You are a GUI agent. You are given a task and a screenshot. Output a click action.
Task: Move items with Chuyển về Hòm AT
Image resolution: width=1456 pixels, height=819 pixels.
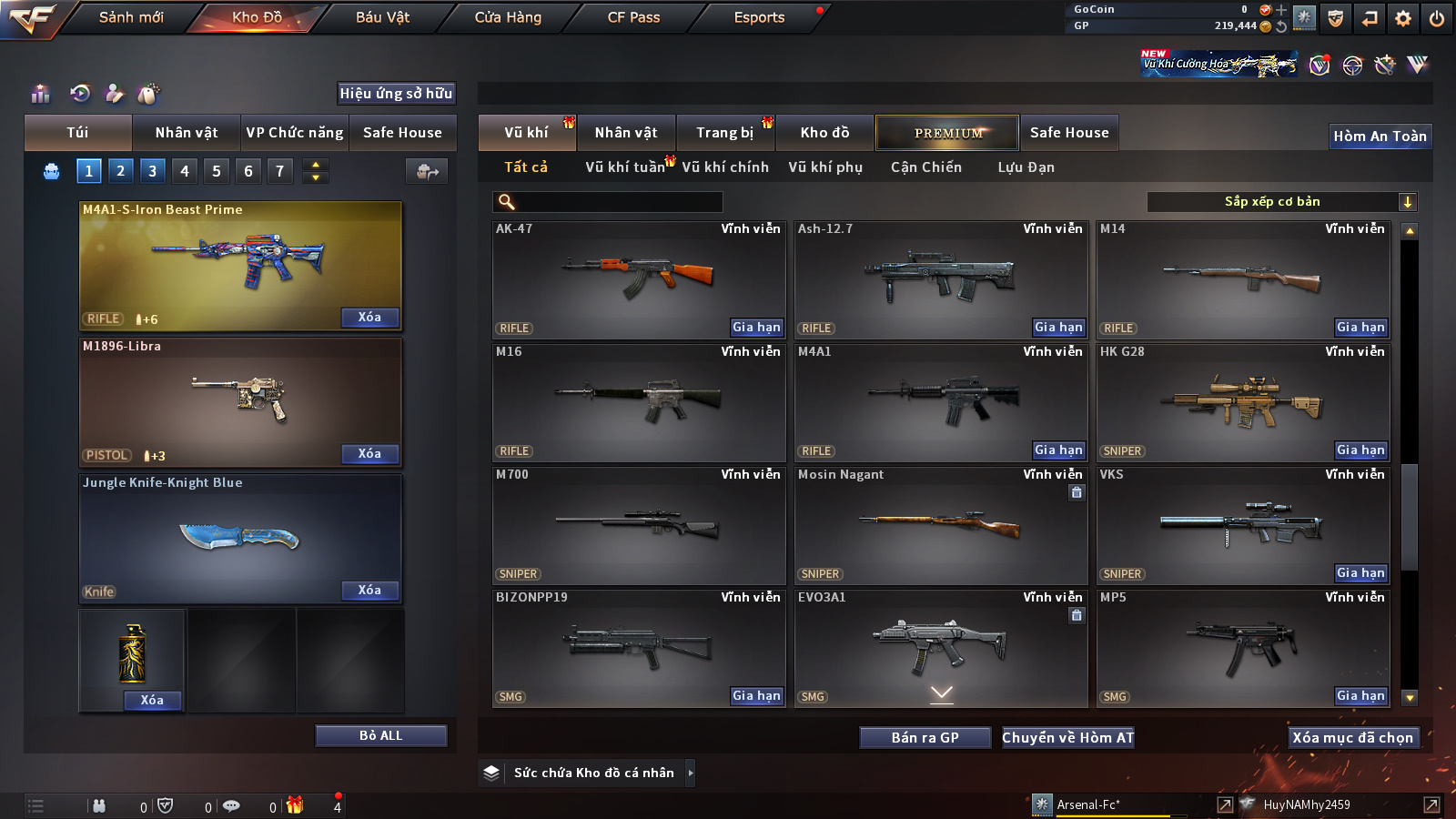pos(1068,738)
